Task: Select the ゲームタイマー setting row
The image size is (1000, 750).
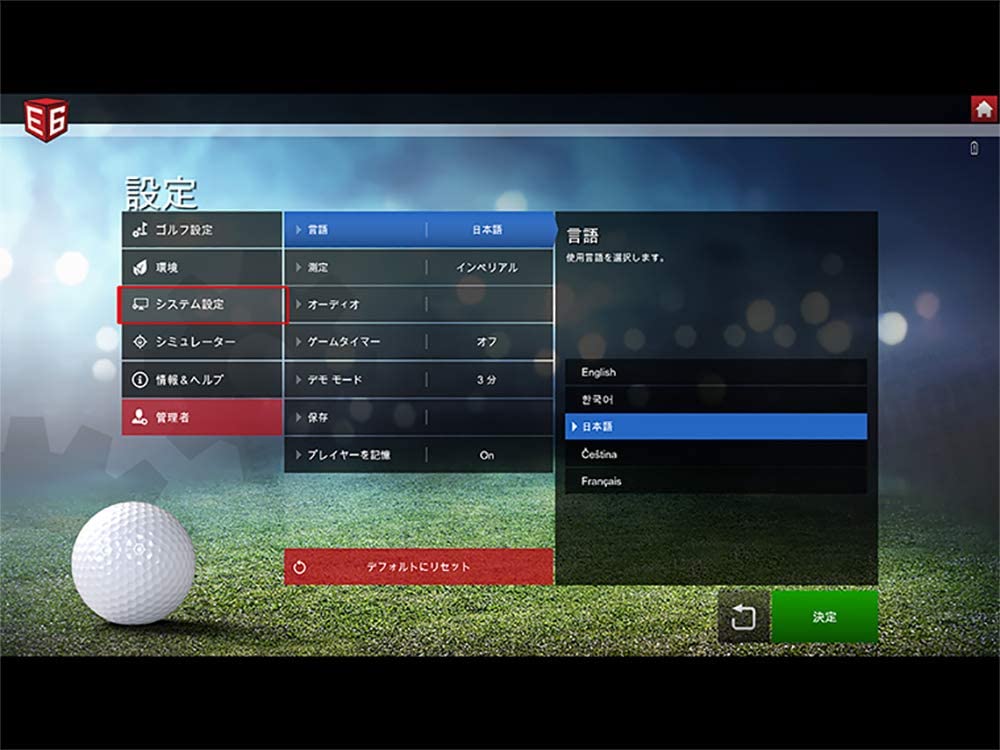Action: pyautogui.click(x=418, y=342)
